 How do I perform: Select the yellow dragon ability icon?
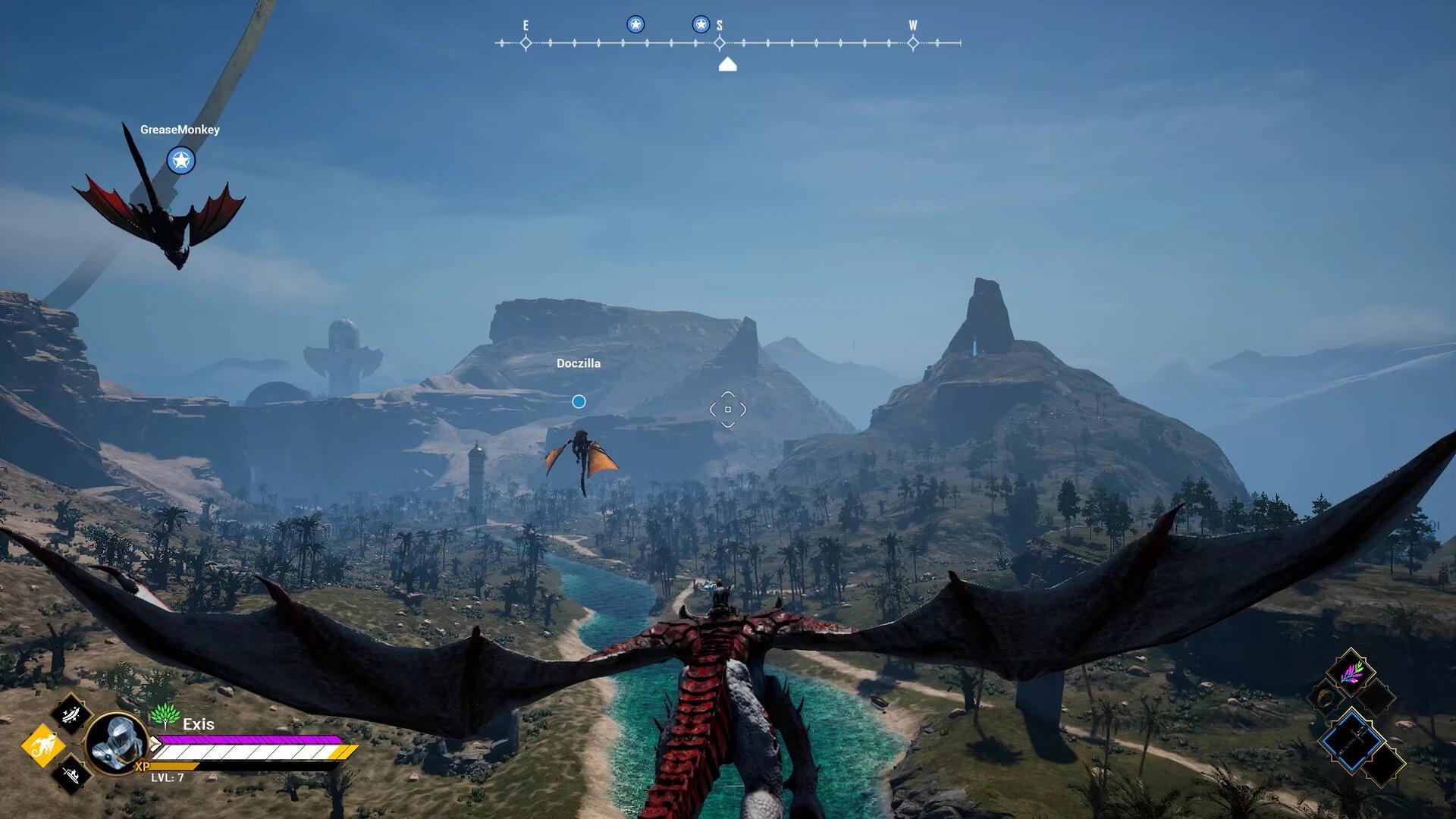[x=43, y=746]
